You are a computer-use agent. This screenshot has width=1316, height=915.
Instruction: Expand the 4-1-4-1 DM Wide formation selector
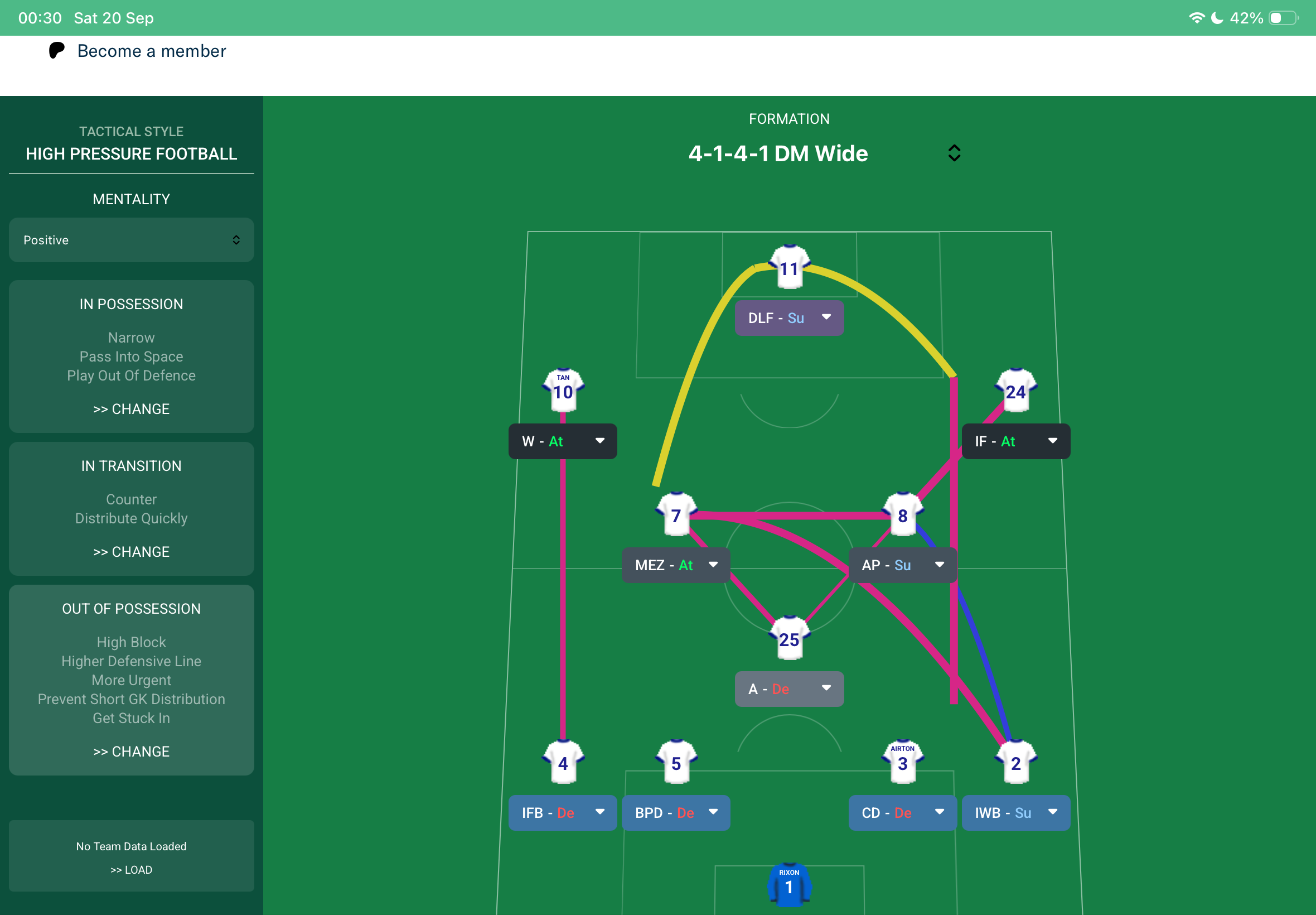[x=953, y=152]
